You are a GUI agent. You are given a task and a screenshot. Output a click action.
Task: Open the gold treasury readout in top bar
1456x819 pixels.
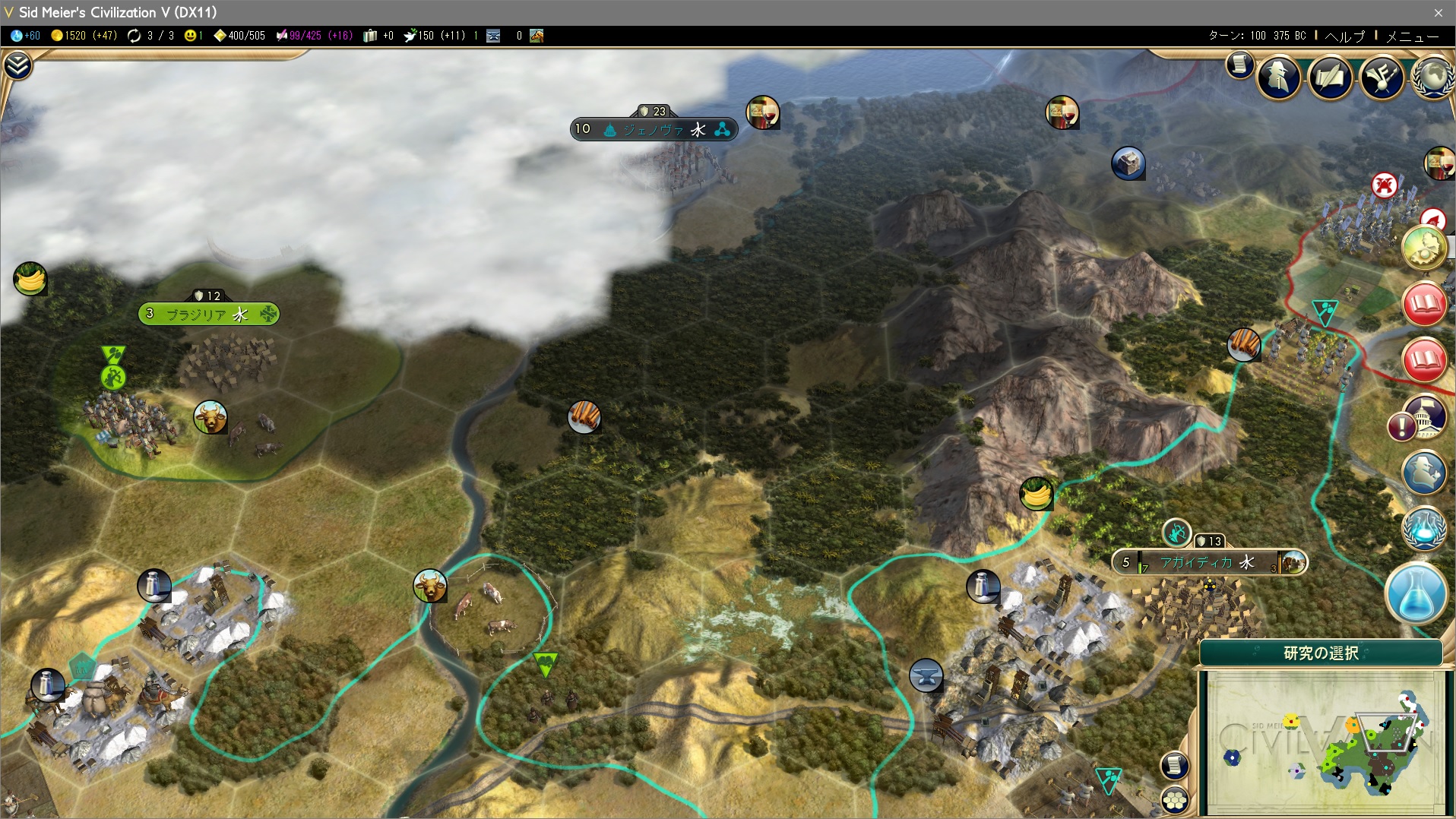pyautogui.click(x=84, y=36)
